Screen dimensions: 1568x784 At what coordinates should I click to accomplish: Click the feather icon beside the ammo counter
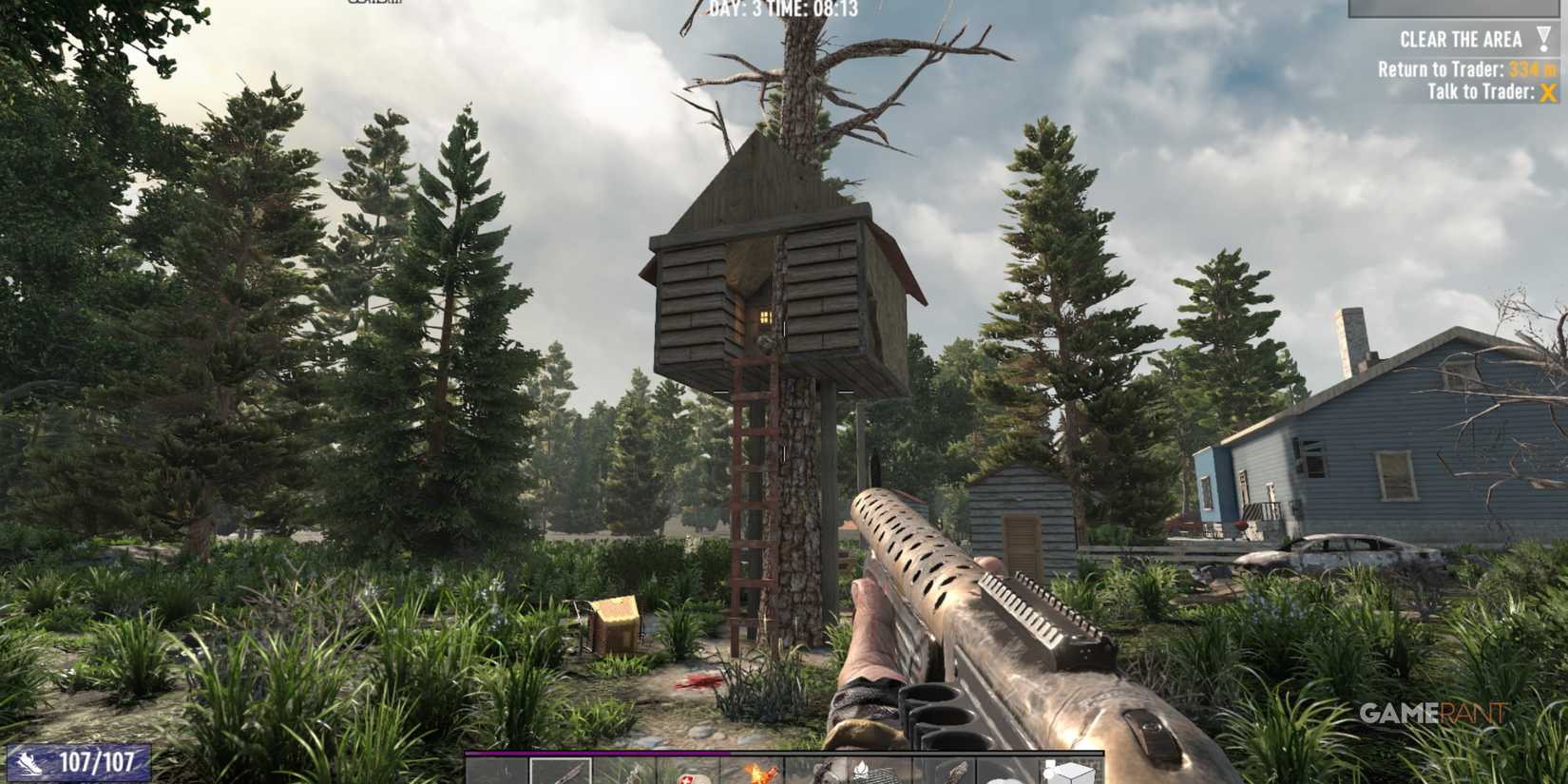pos(30,762)
